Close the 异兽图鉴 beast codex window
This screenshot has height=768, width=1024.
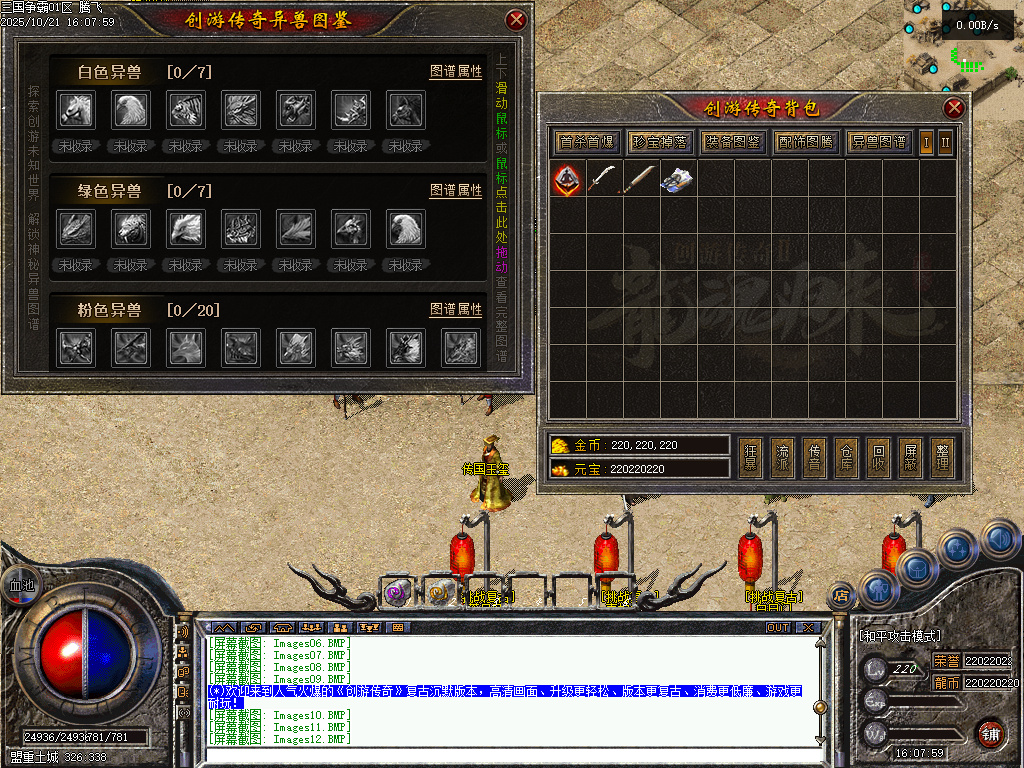coord(516,19)
